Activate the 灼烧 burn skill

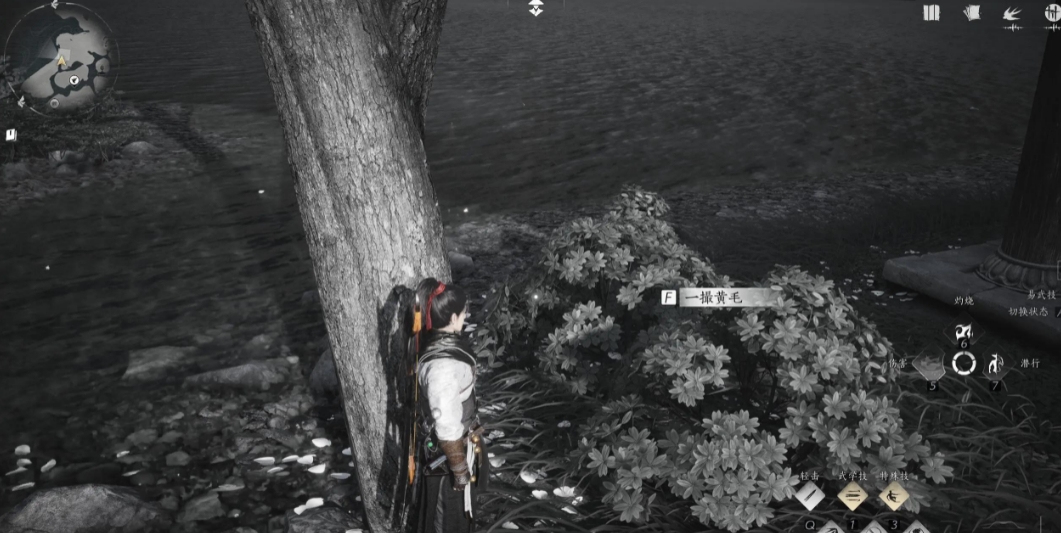[x=964, y=333]
